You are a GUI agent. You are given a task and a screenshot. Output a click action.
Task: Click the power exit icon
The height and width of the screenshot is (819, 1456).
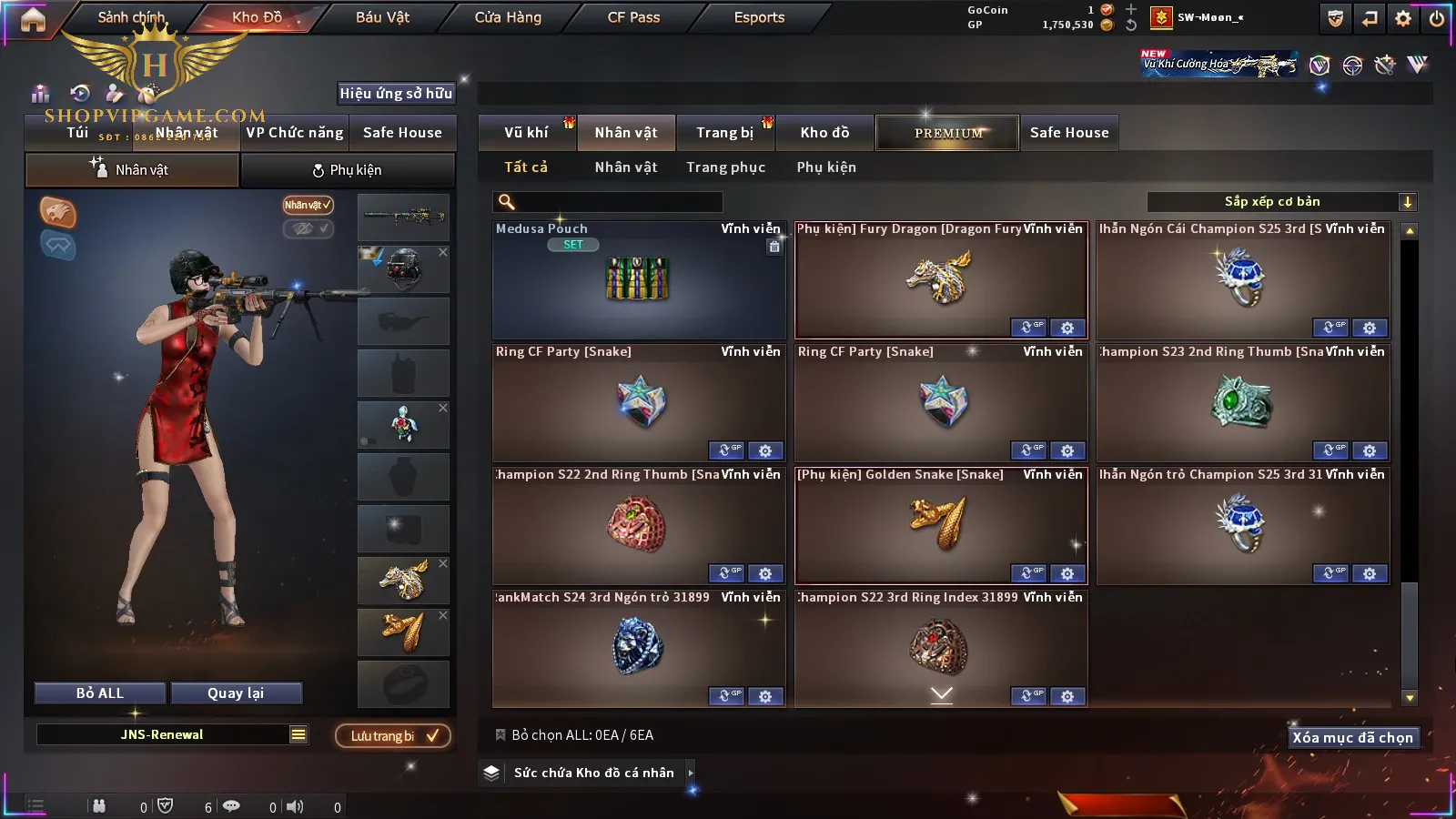pyautogui.click(x=1437, y=18)
